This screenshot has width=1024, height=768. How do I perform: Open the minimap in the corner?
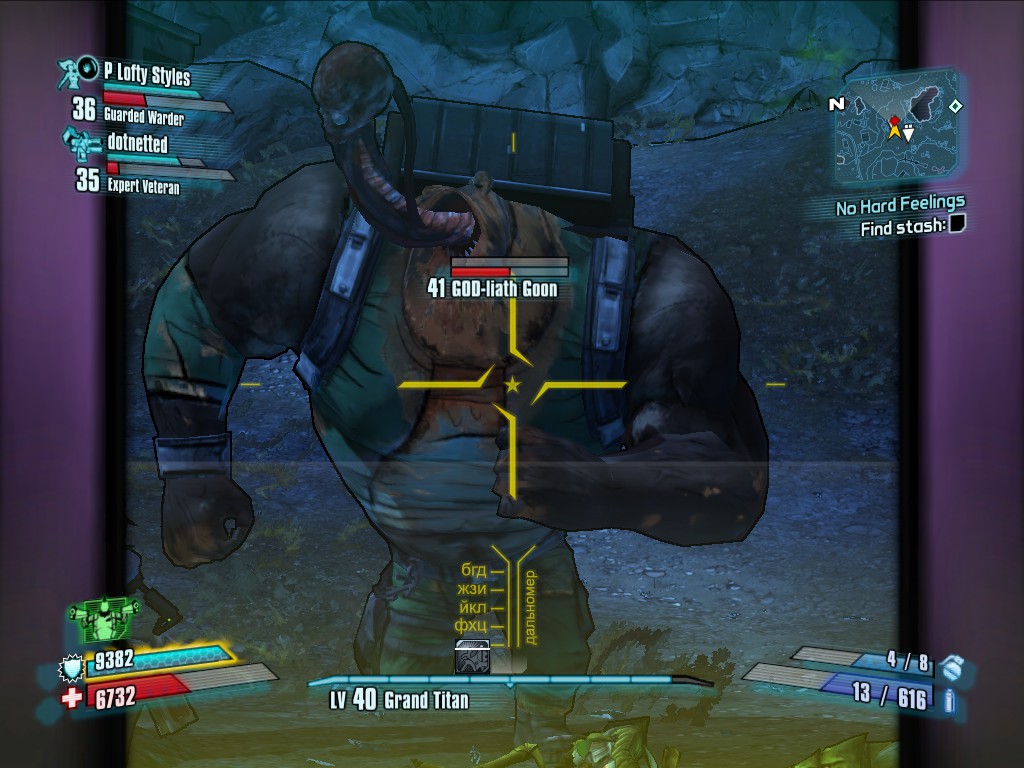coord(897,130)
